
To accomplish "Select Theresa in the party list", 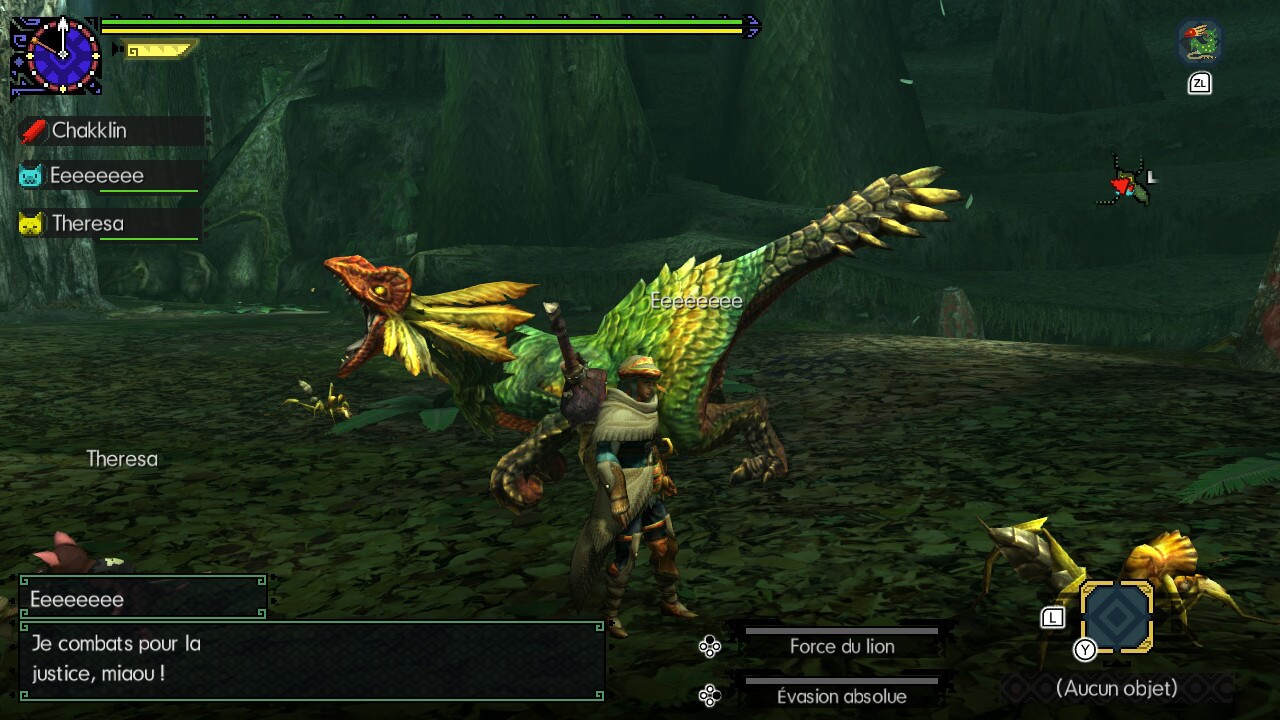I will (110, 223).
